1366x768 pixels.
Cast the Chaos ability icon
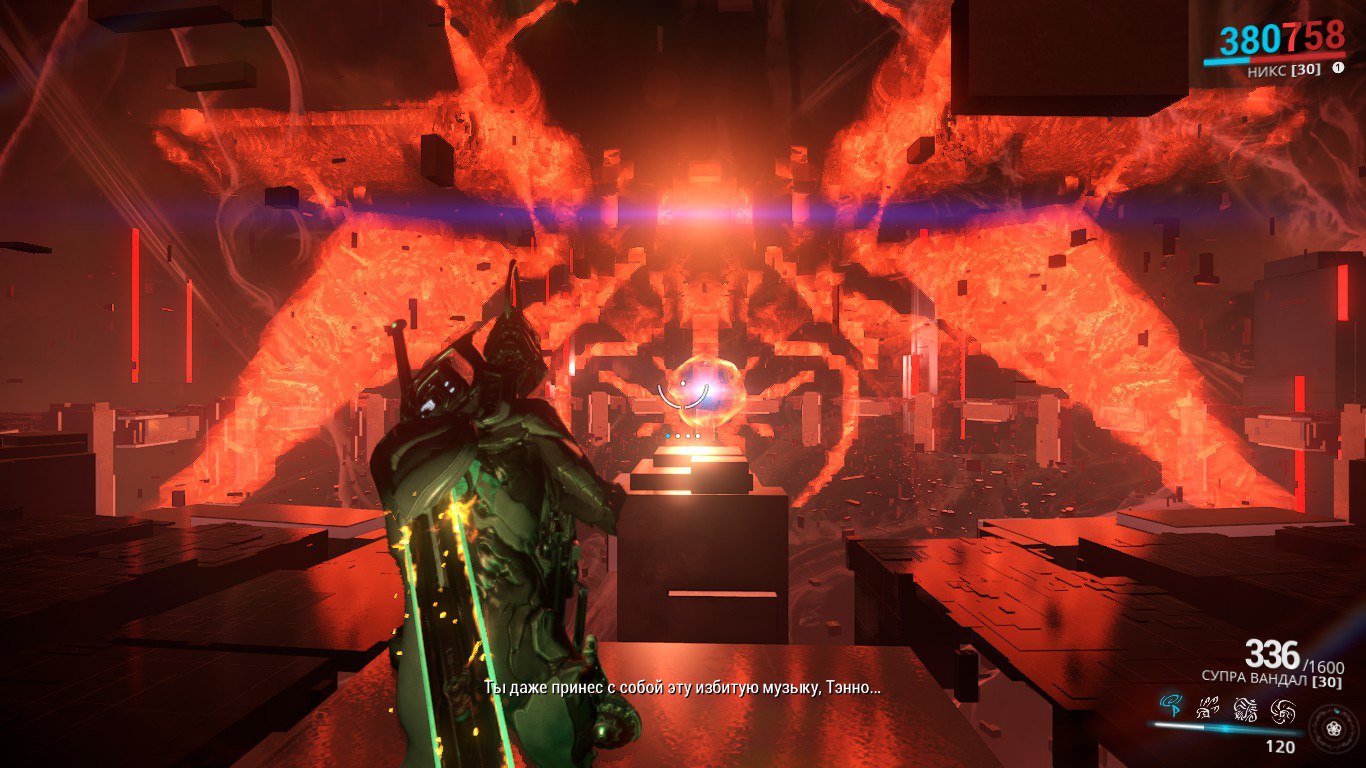tap(1245, 710)
